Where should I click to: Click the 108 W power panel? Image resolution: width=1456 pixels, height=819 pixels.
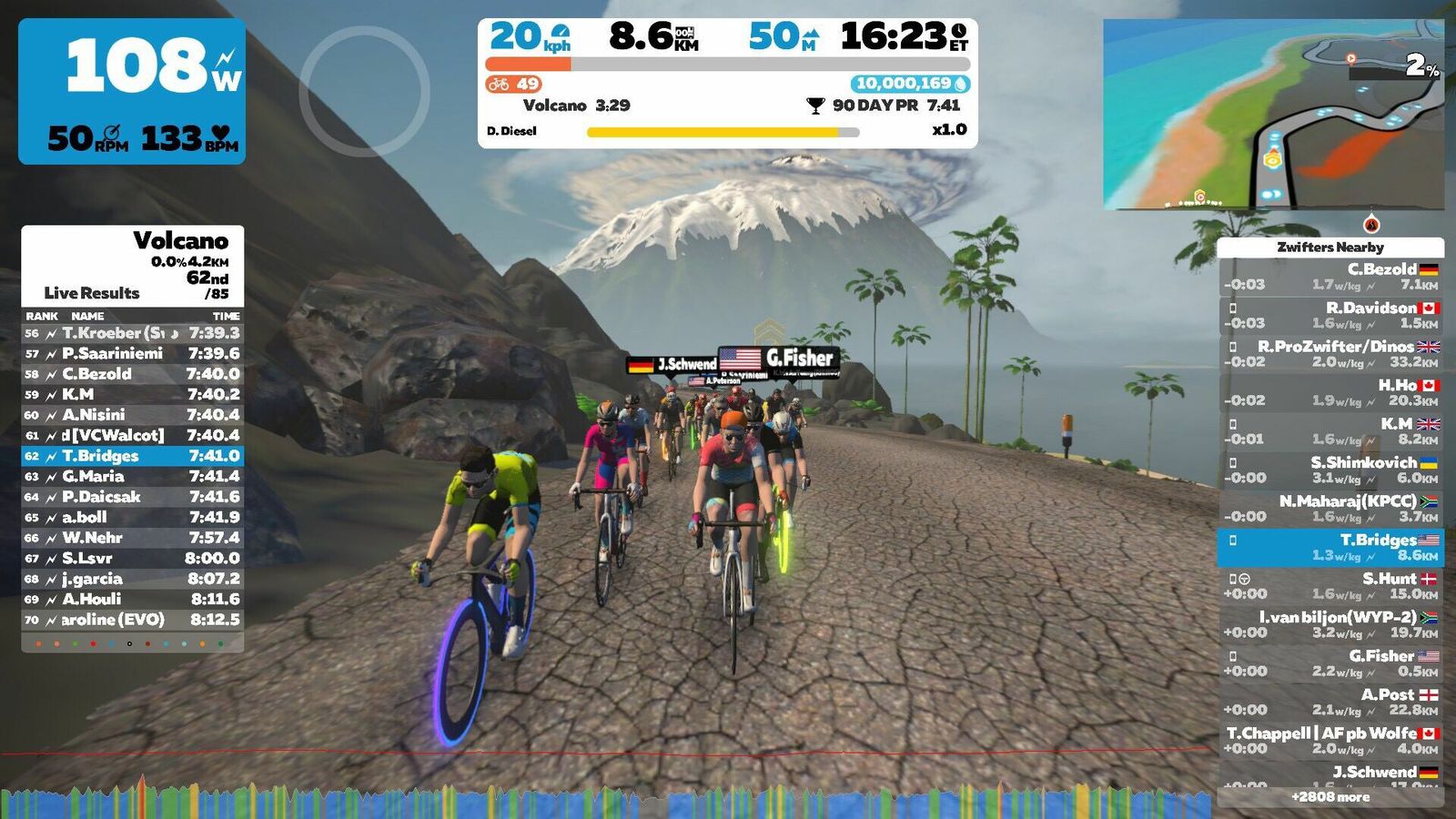132,91
